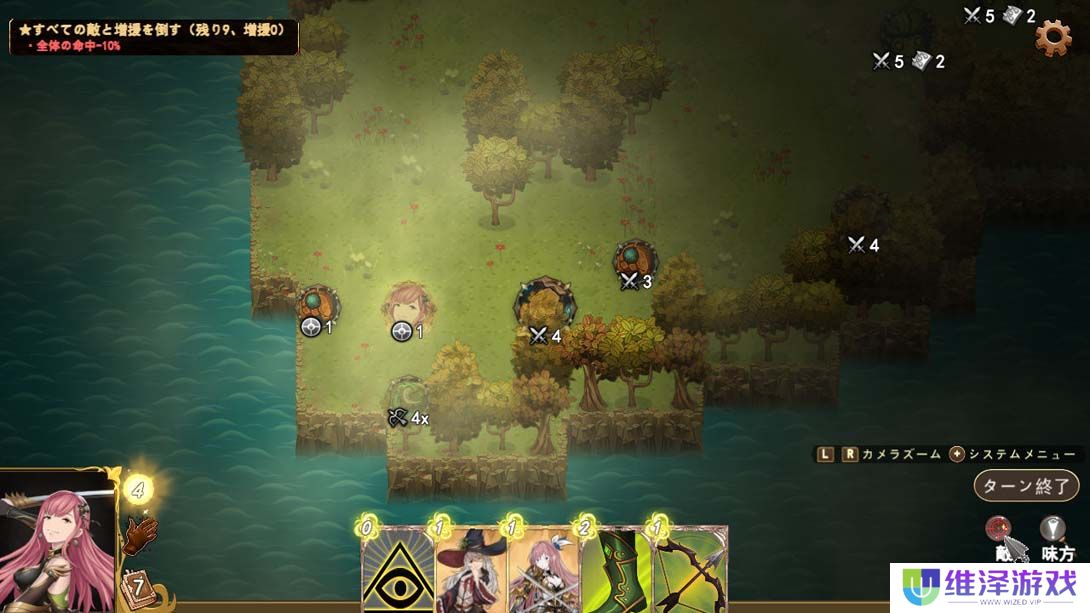Select the pink-haired unit token on map
Viewport: 1090px width, 613px height.
coord(408,303)
